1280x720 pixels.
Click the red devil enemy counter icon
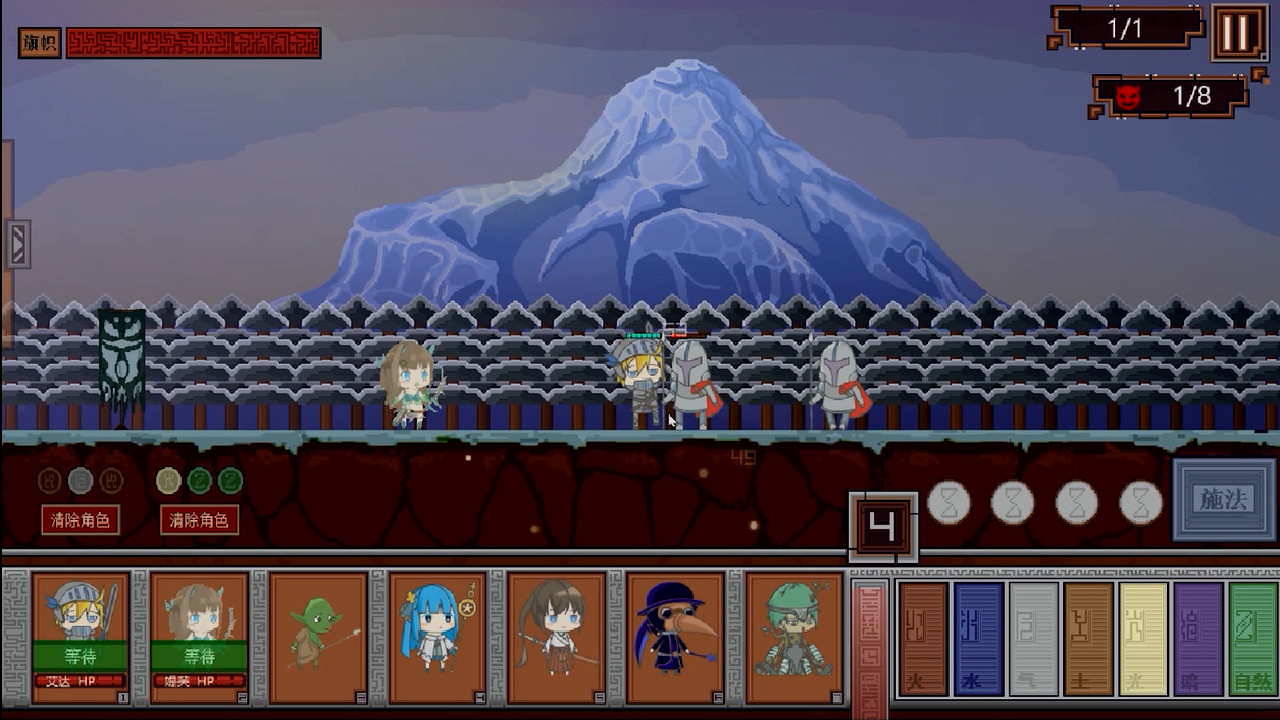point(1124,99)
